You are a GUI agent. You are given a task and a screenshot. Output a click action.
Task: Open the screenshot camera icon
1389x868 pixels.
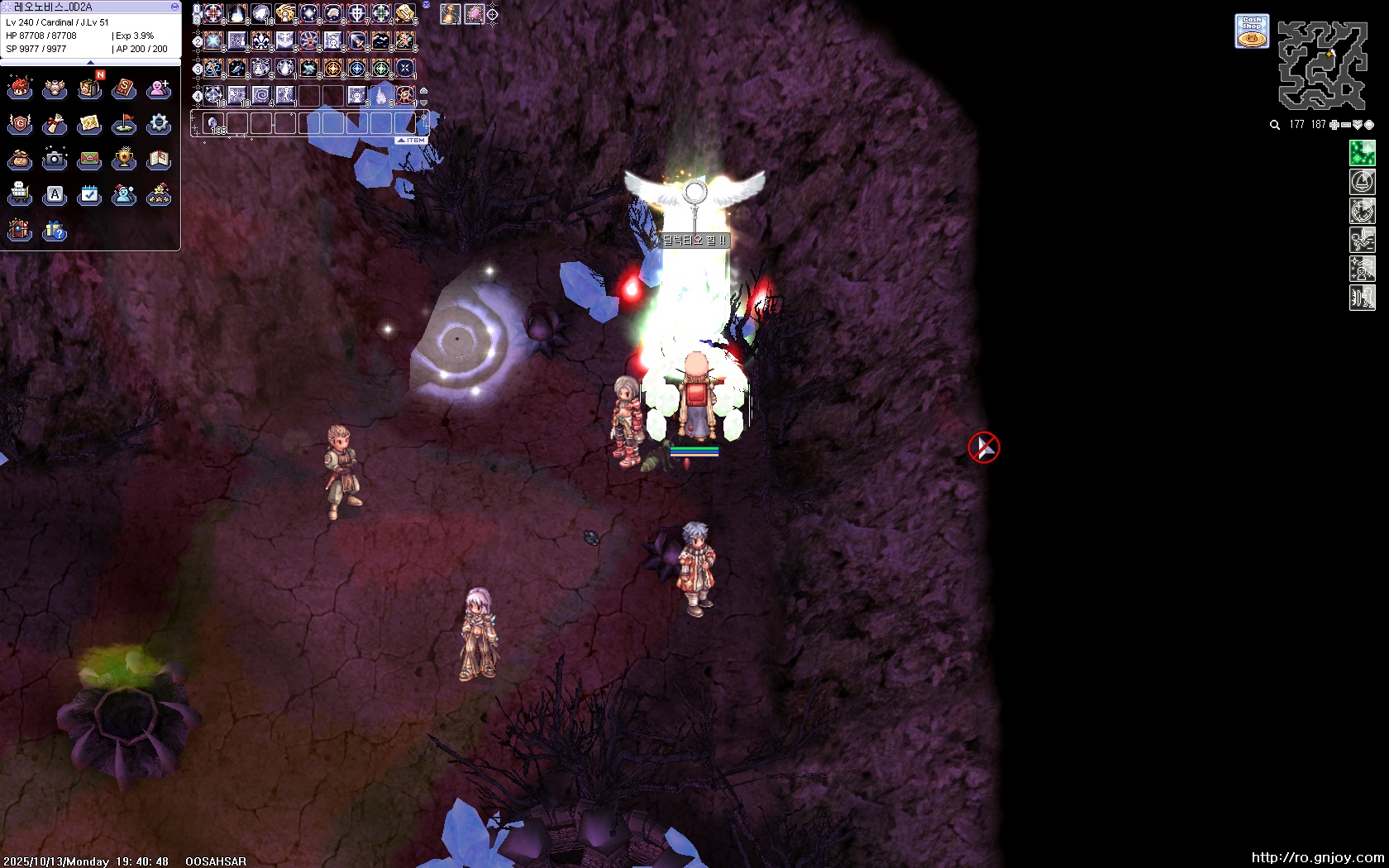pos(55,159)
